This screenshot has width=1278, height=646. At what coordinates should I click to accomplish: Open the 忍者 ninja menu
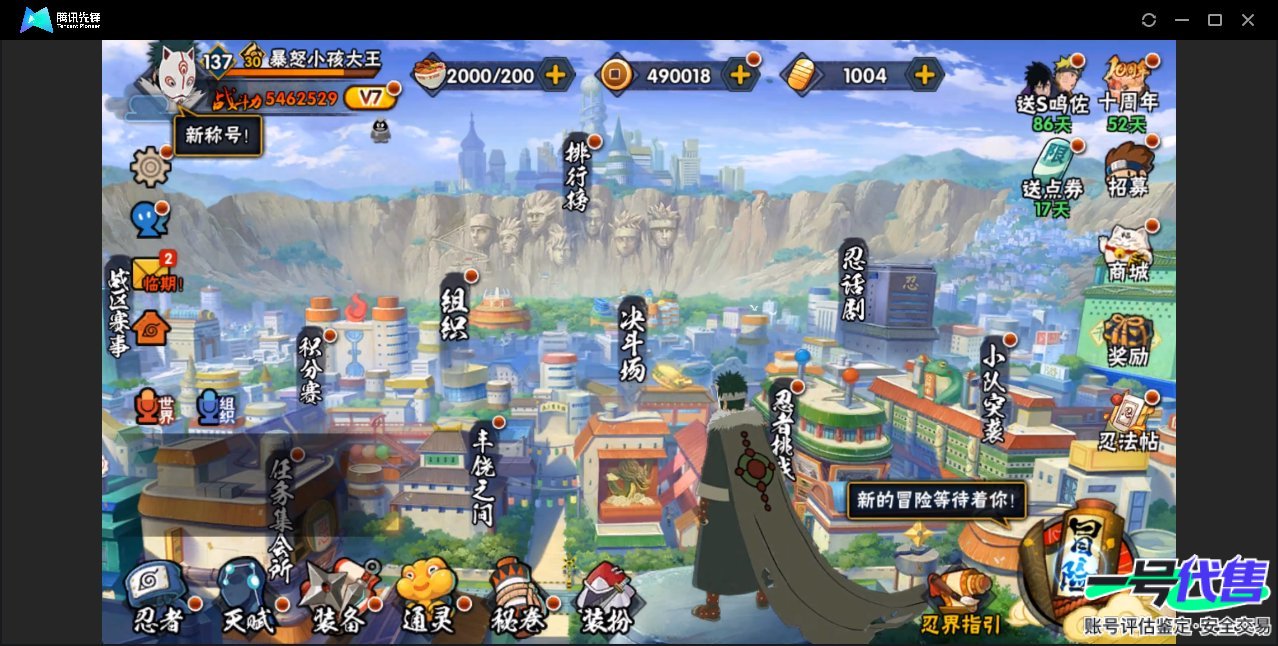pyautogui.click(x=159, y=598)
